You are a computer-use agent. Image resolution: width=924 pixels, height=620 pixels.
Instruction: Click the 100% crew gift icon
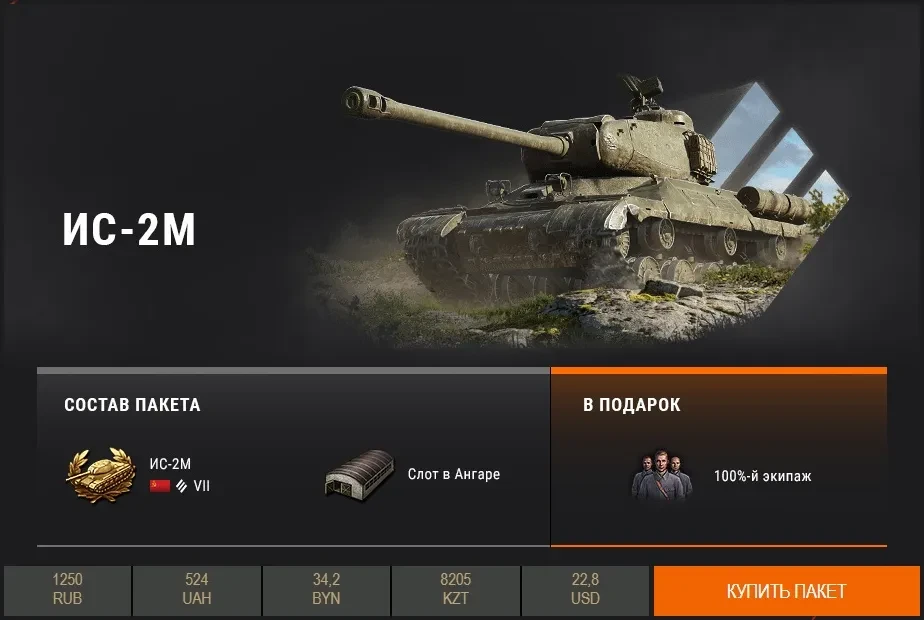coord(661,475)
